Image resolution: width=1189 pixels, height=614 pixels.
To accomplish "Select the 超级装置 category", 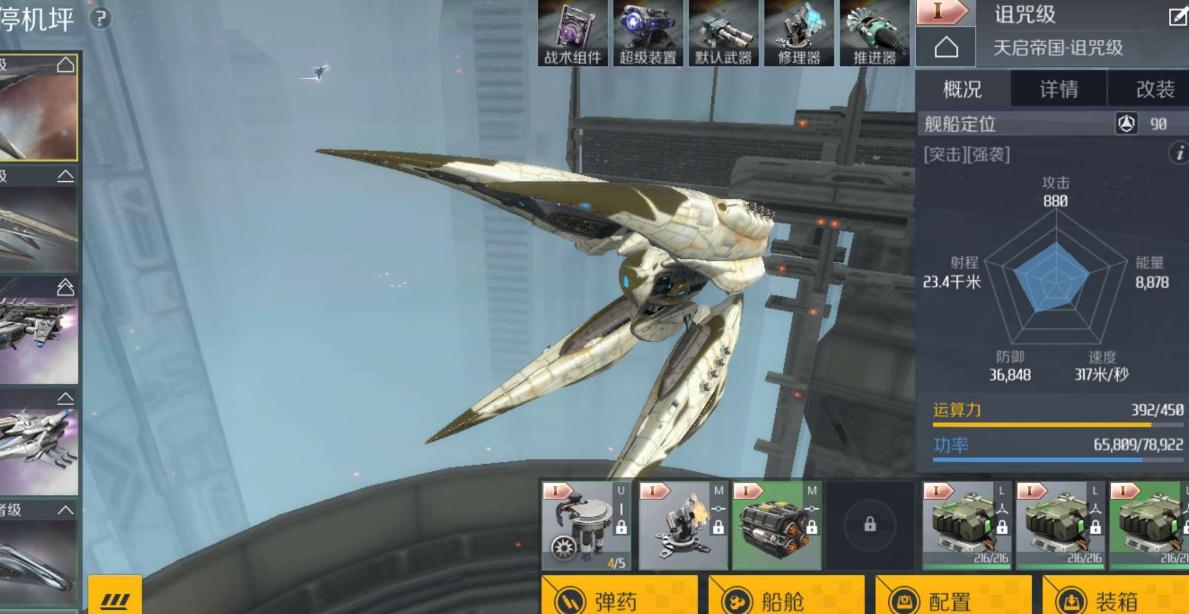I will click(x=648, y=33).
